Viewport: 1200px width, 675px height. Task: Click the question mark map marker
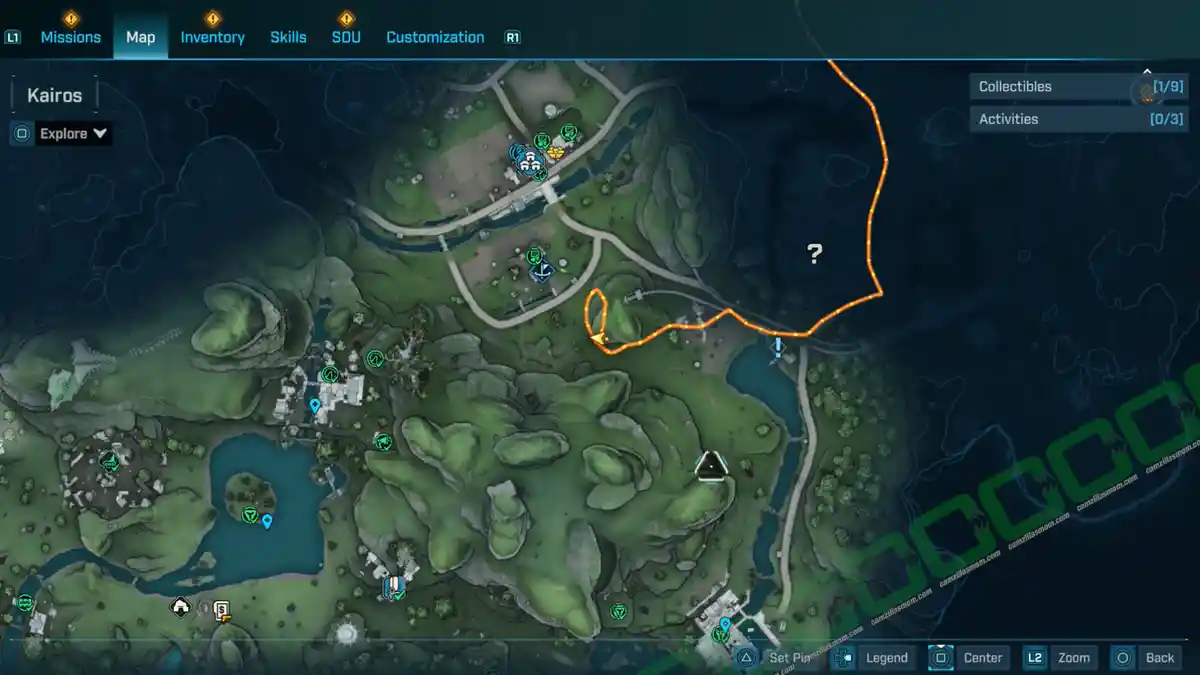814,254
